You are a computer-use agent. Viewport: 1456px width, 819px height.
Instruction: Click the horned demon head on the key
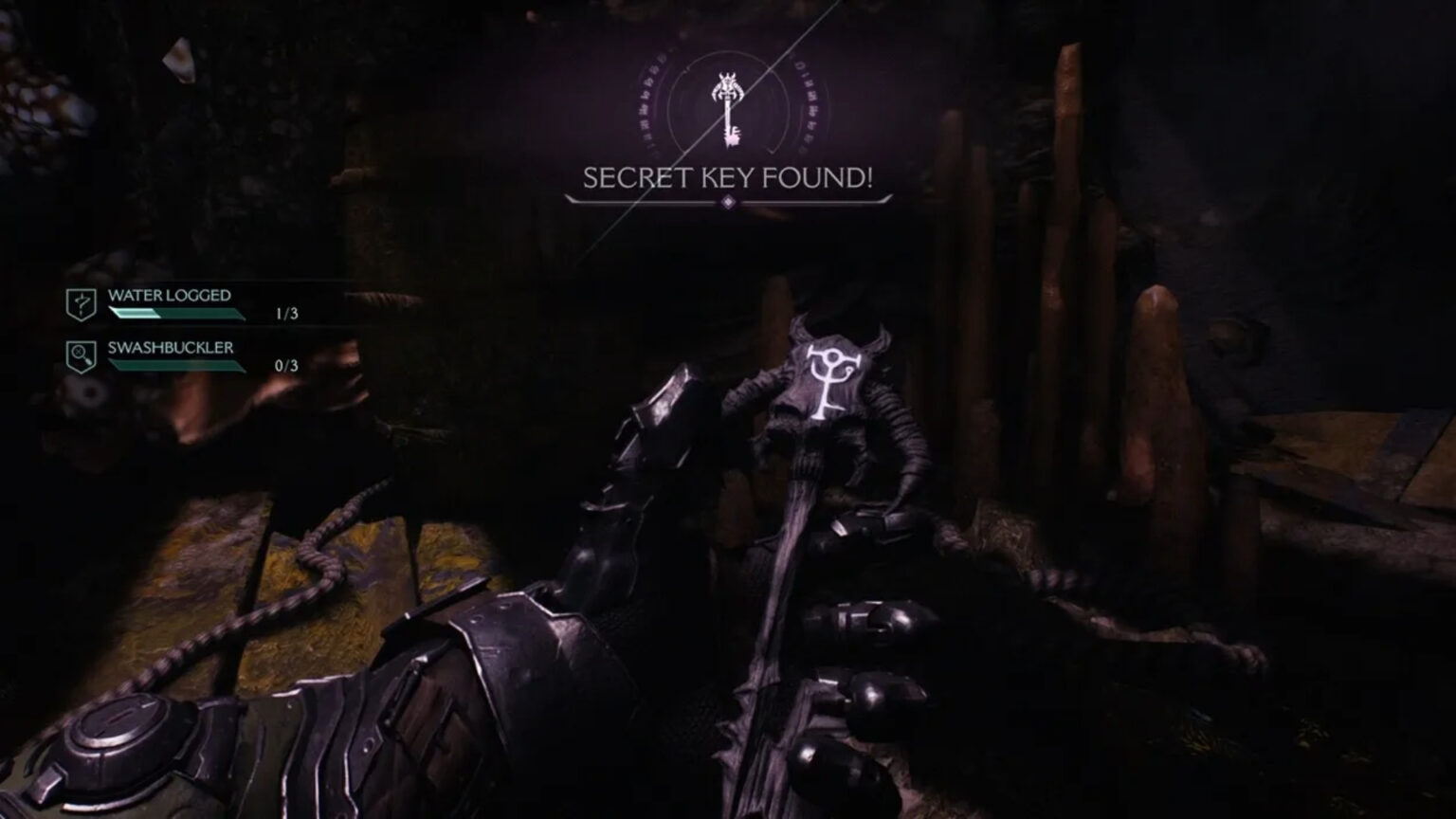(728, 83)
